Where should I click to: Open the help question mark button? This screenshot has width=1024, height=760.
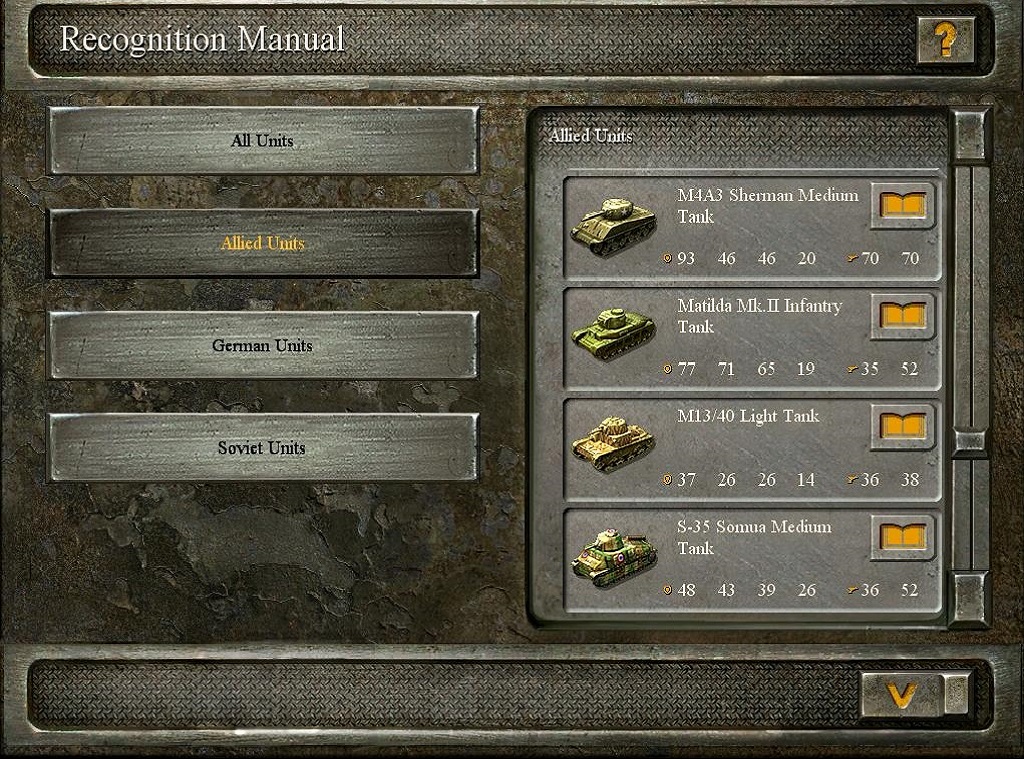[945, 40]
